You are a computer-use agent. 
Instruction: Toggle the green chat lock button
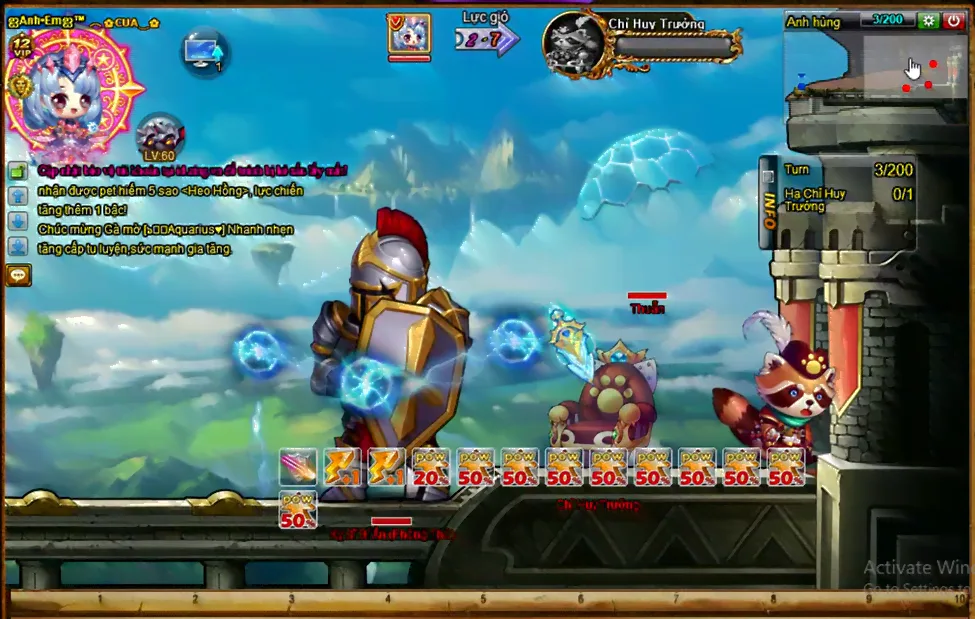point(18,171)
